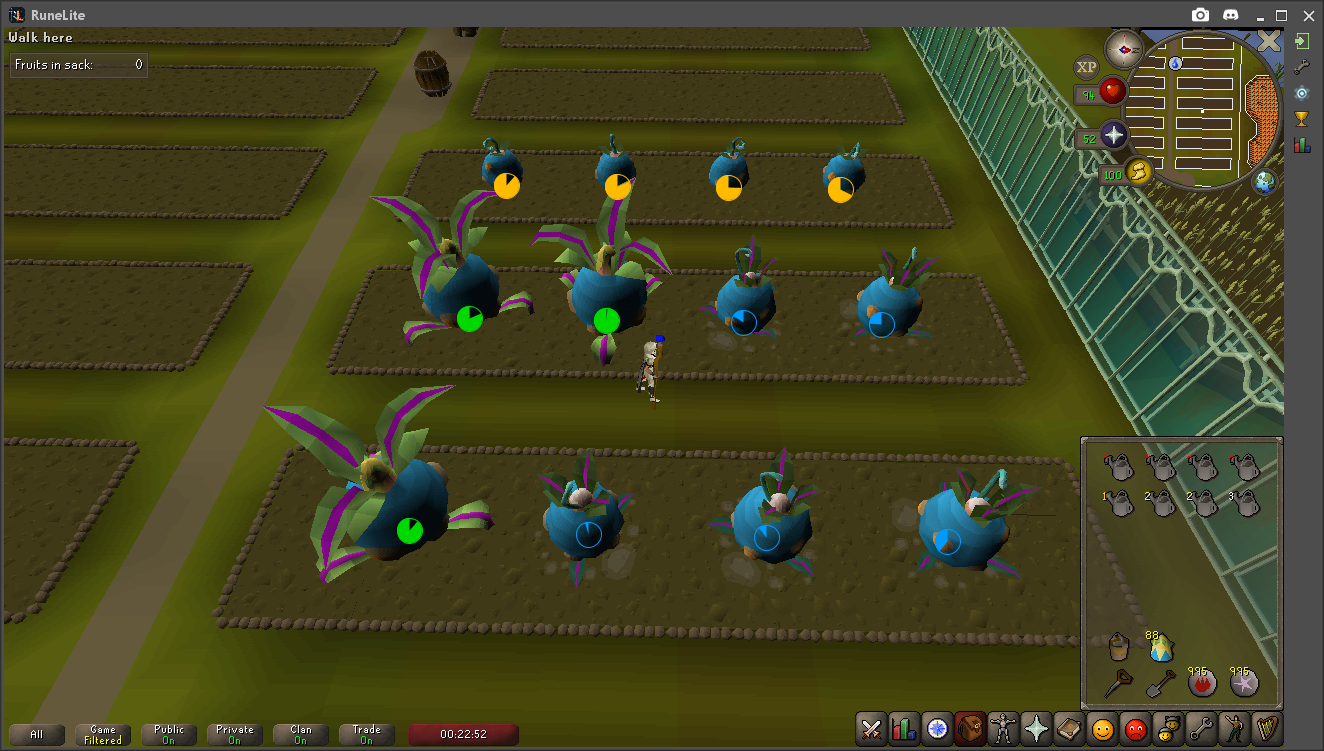Open RuneLite configuration wrench in sidebar
Screen dimensions: 1324x751
click(1301, 67)
